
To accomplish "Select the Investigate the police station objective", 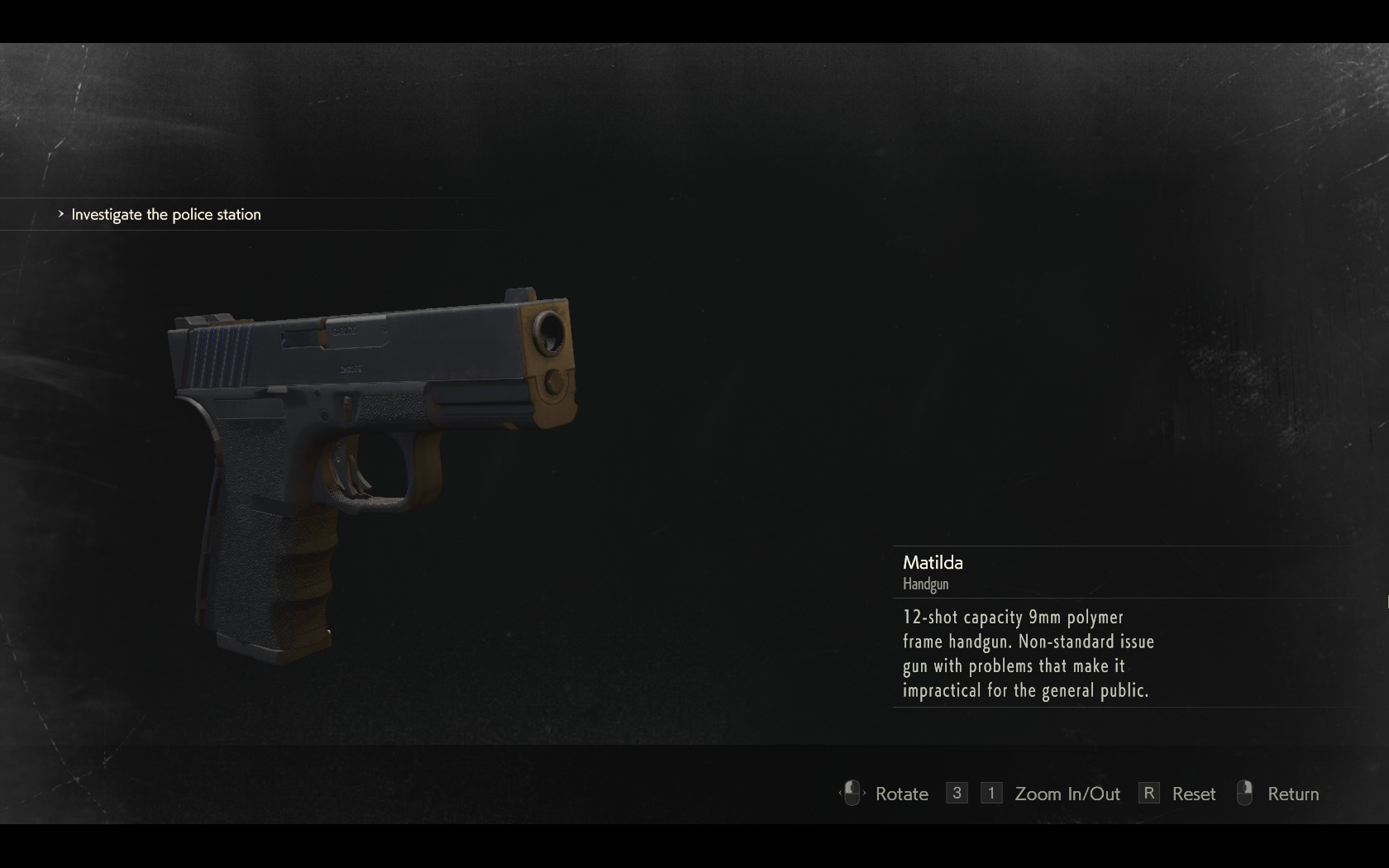I will tap(165, 215).
